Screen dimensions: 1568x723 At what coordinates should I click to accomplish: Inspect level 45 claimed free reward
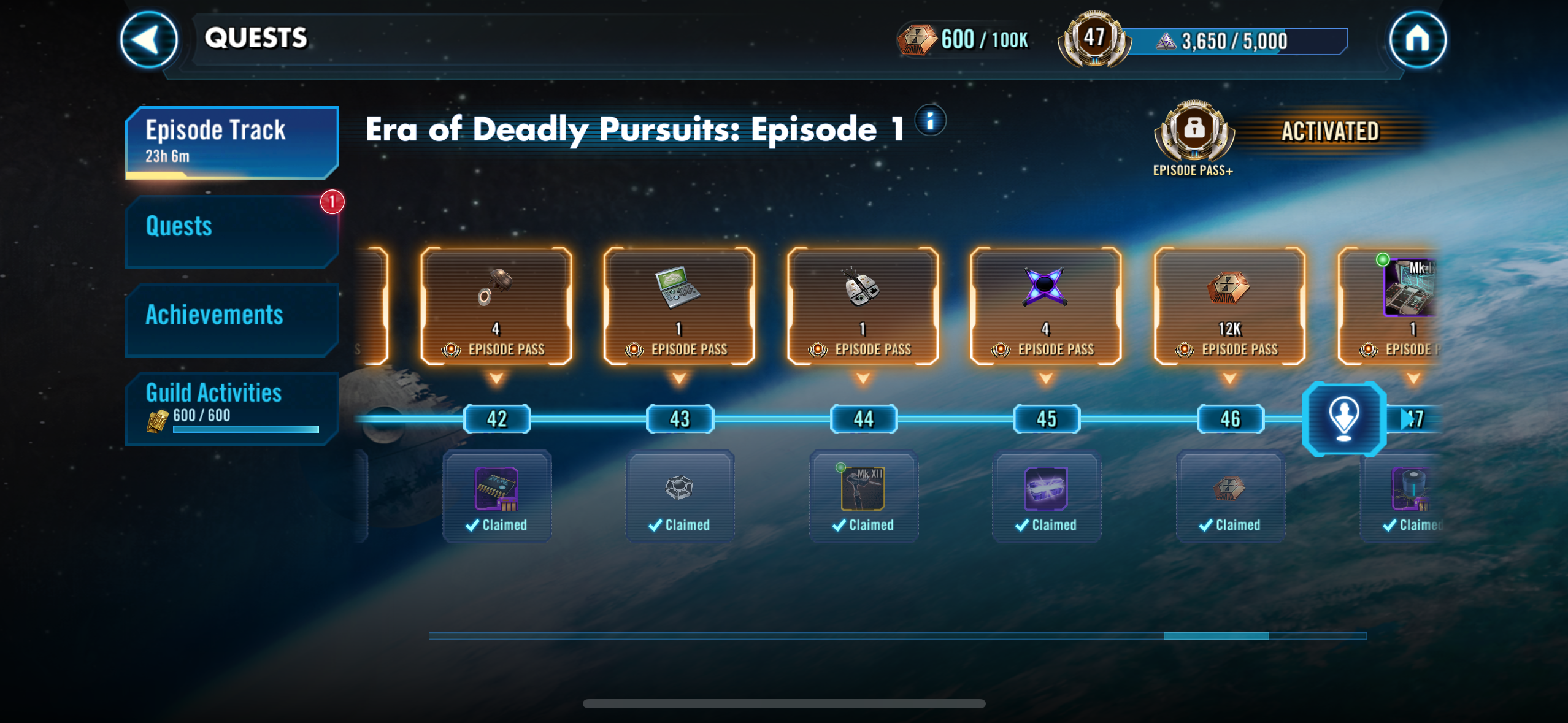pyautogui.click(x=1046, y=495)
